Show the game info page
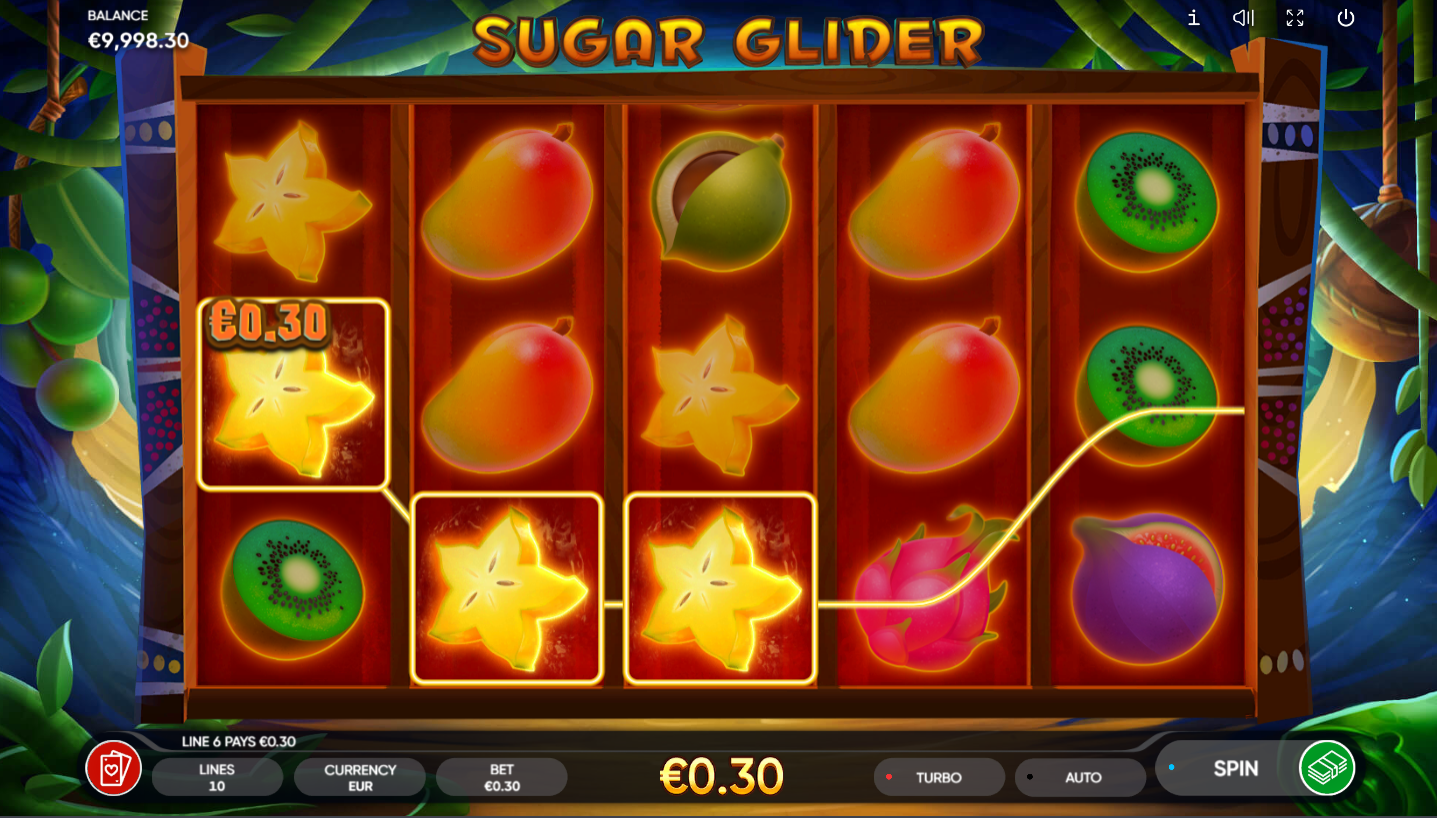Viewport: 1437px width, 818px height. tap(1193, 18)
